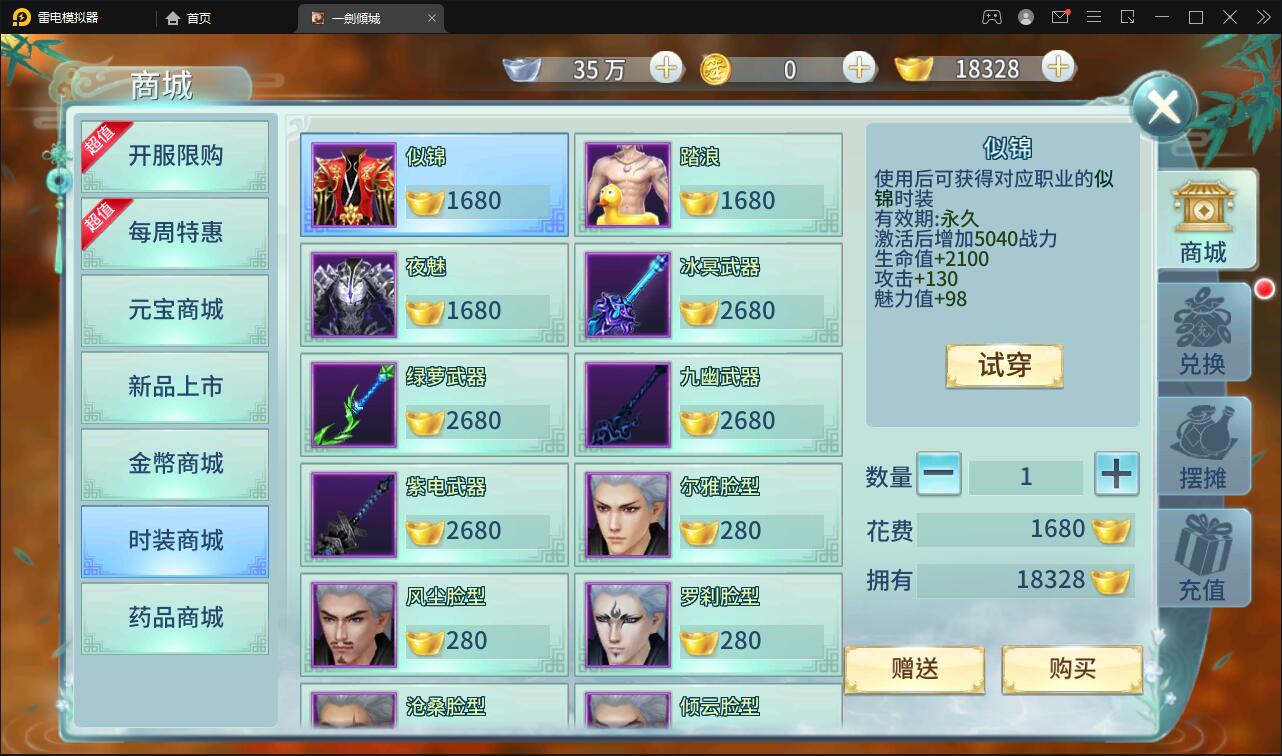This screenshot has height=756, width=1282.
Task: Click the 试穿 try-on button
Action: pos(1004,366)
